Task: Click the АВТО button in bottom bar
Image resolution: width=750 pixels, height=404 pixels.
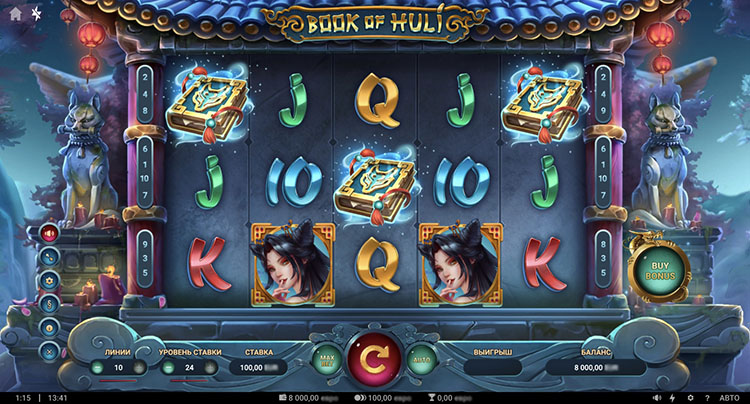Action: (x=731, y=397)
